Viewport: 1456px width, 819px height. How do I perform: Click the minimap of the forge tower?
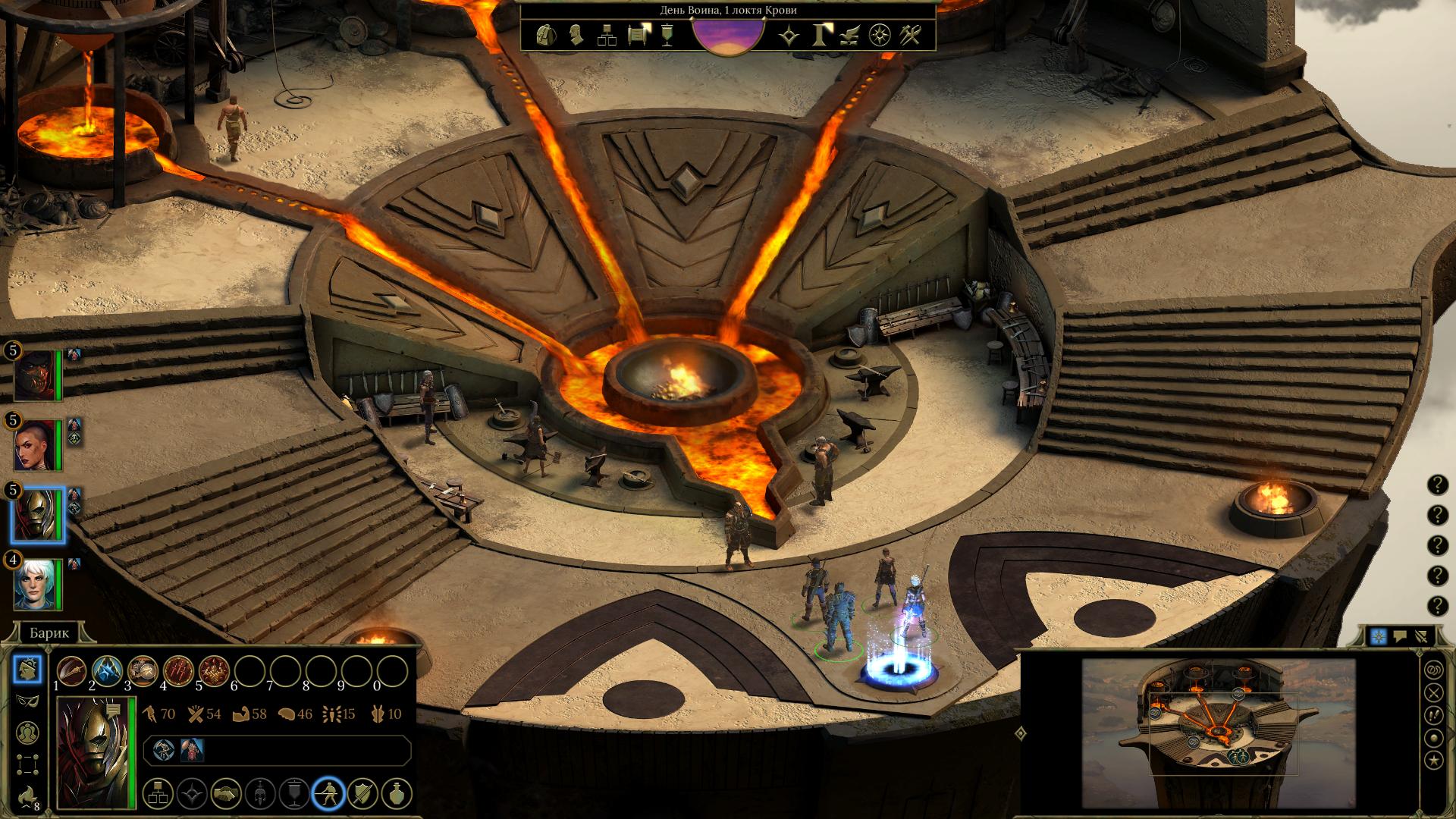pos(1218,723)
